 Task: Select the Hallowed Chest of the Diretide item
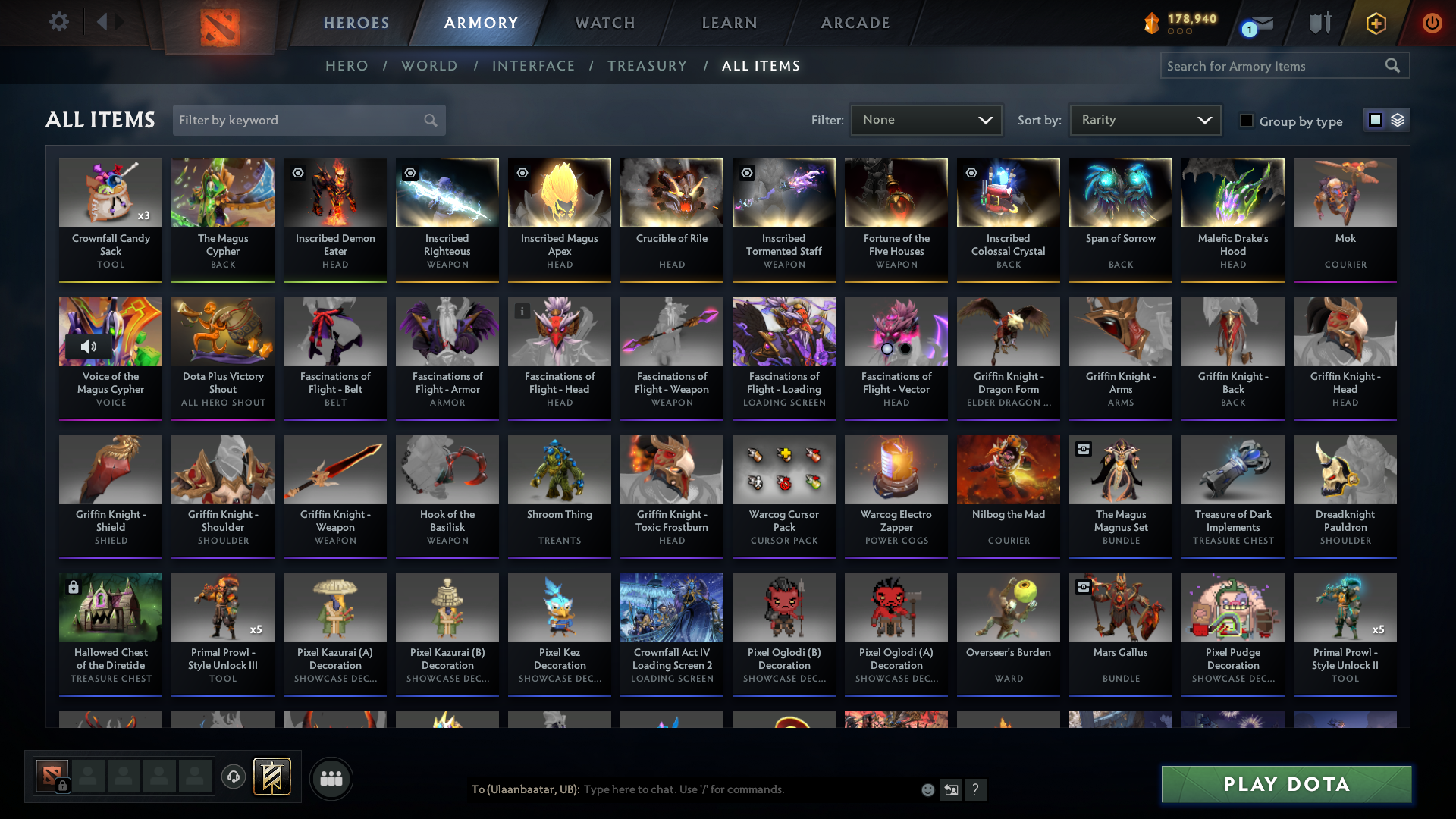[110, 634]
